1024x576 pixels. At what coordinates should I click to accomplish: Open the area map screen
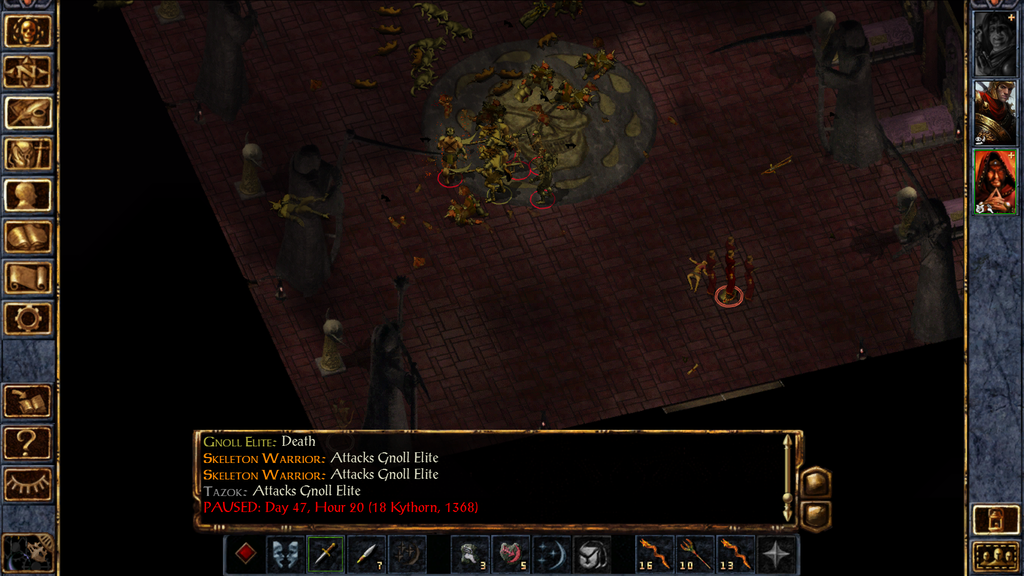[28, 71]
